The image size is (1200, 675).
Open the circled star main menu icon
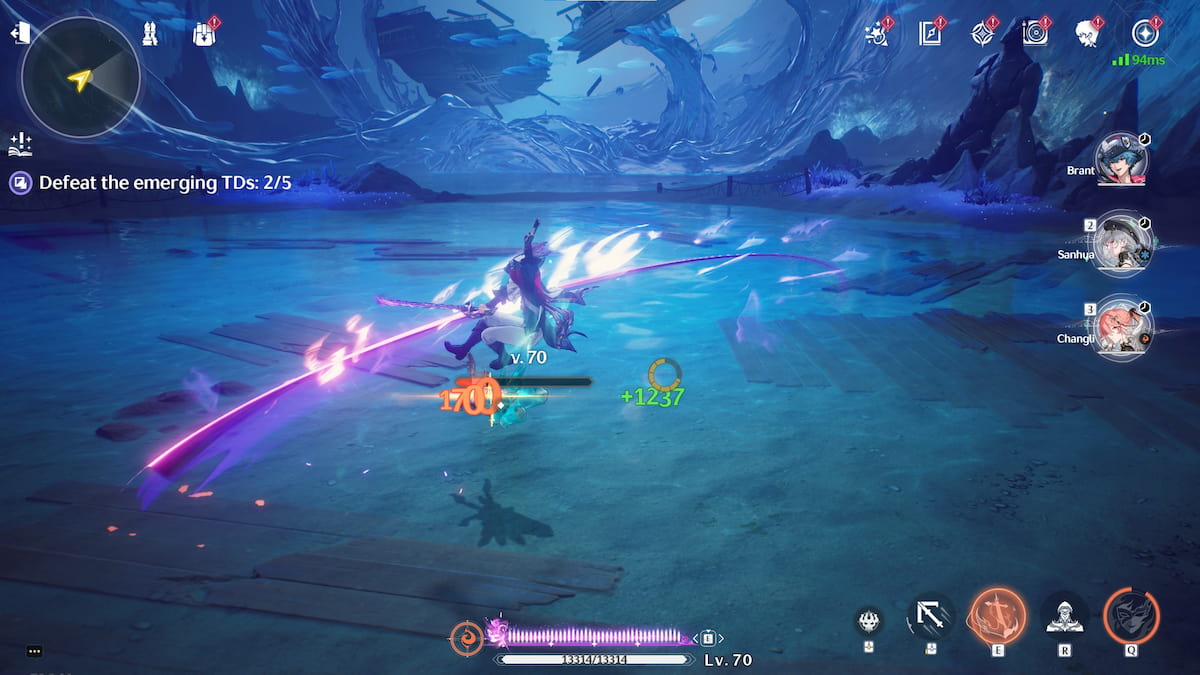(1144, 33)
